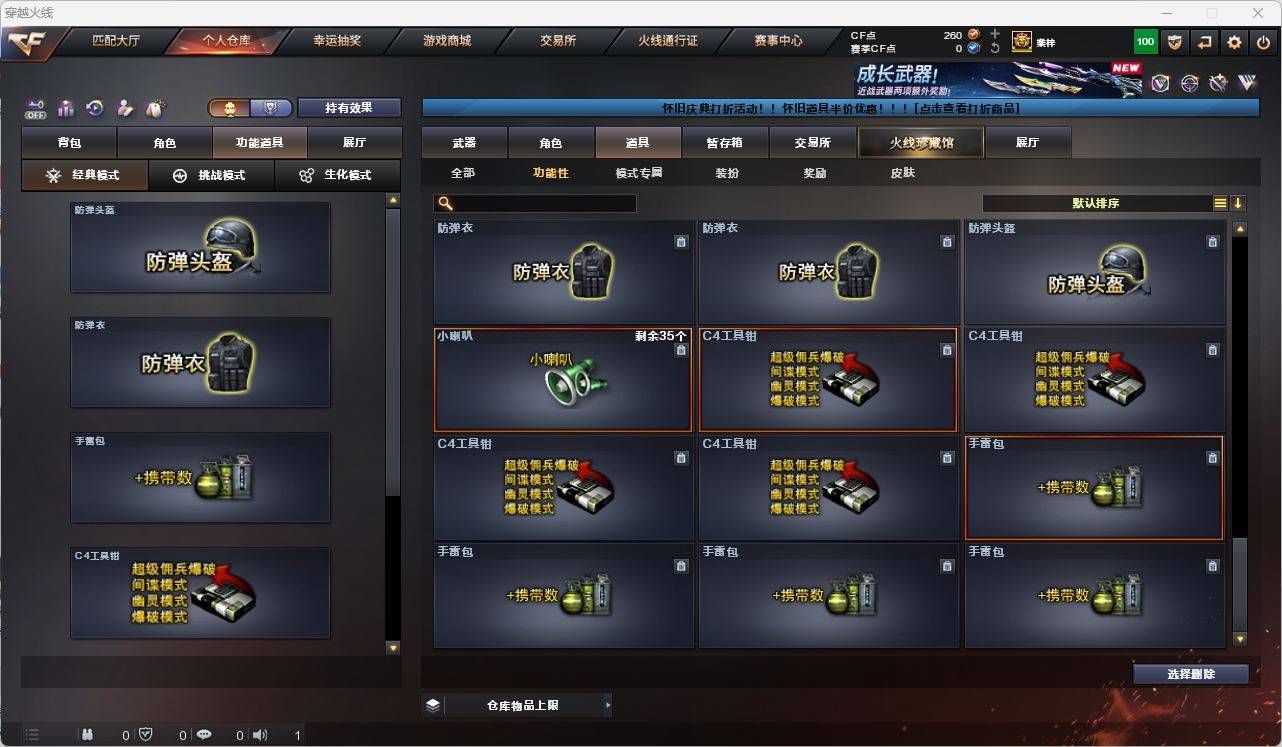Image resolution: width=1282 pixels, height=747 pixels.
Task: Expand the 仓库物品上限 arrow
Action: coord(608,704)
